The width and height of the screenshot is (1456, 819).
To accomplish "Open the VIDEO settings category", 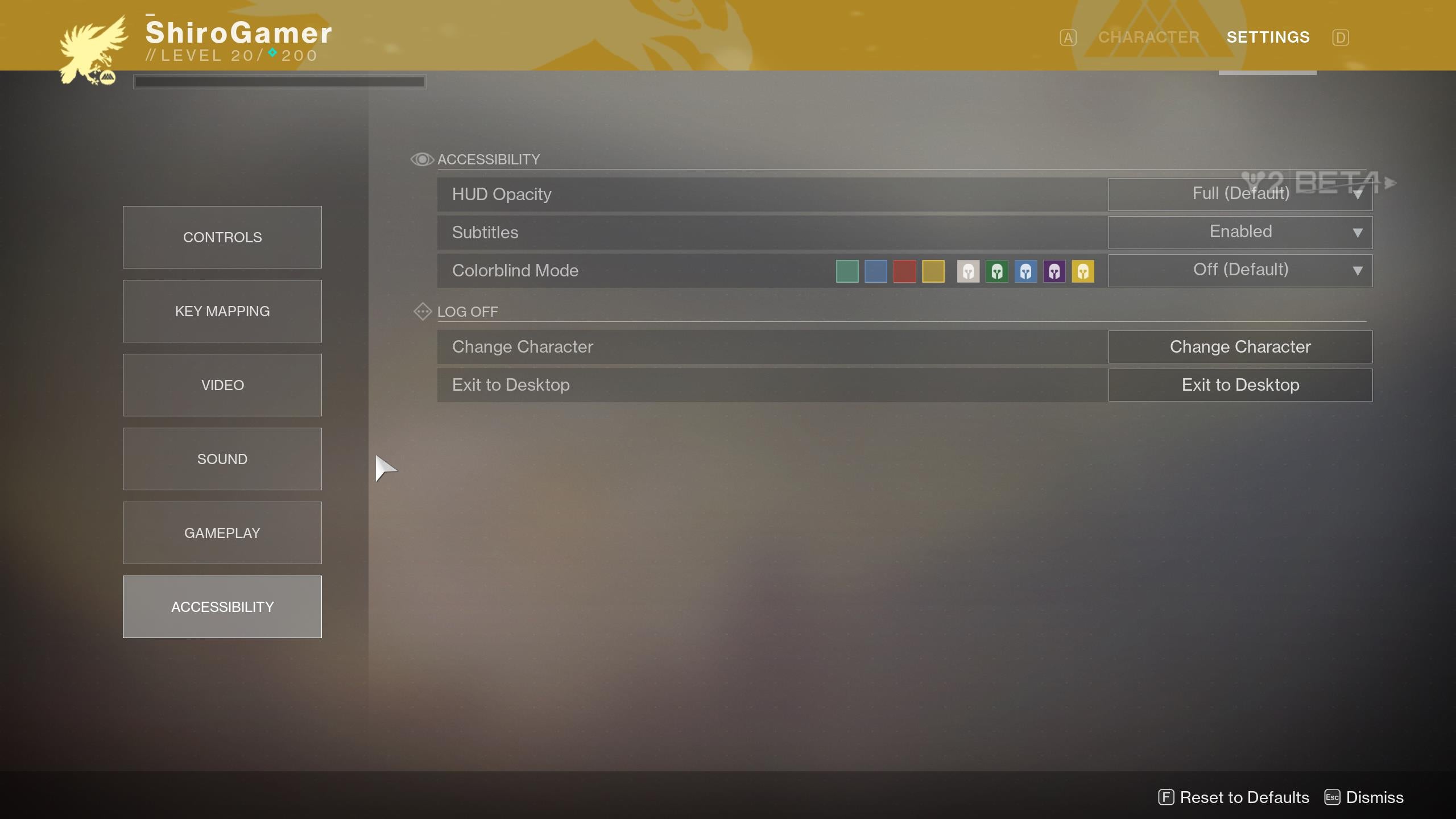I will click(222, 384).
